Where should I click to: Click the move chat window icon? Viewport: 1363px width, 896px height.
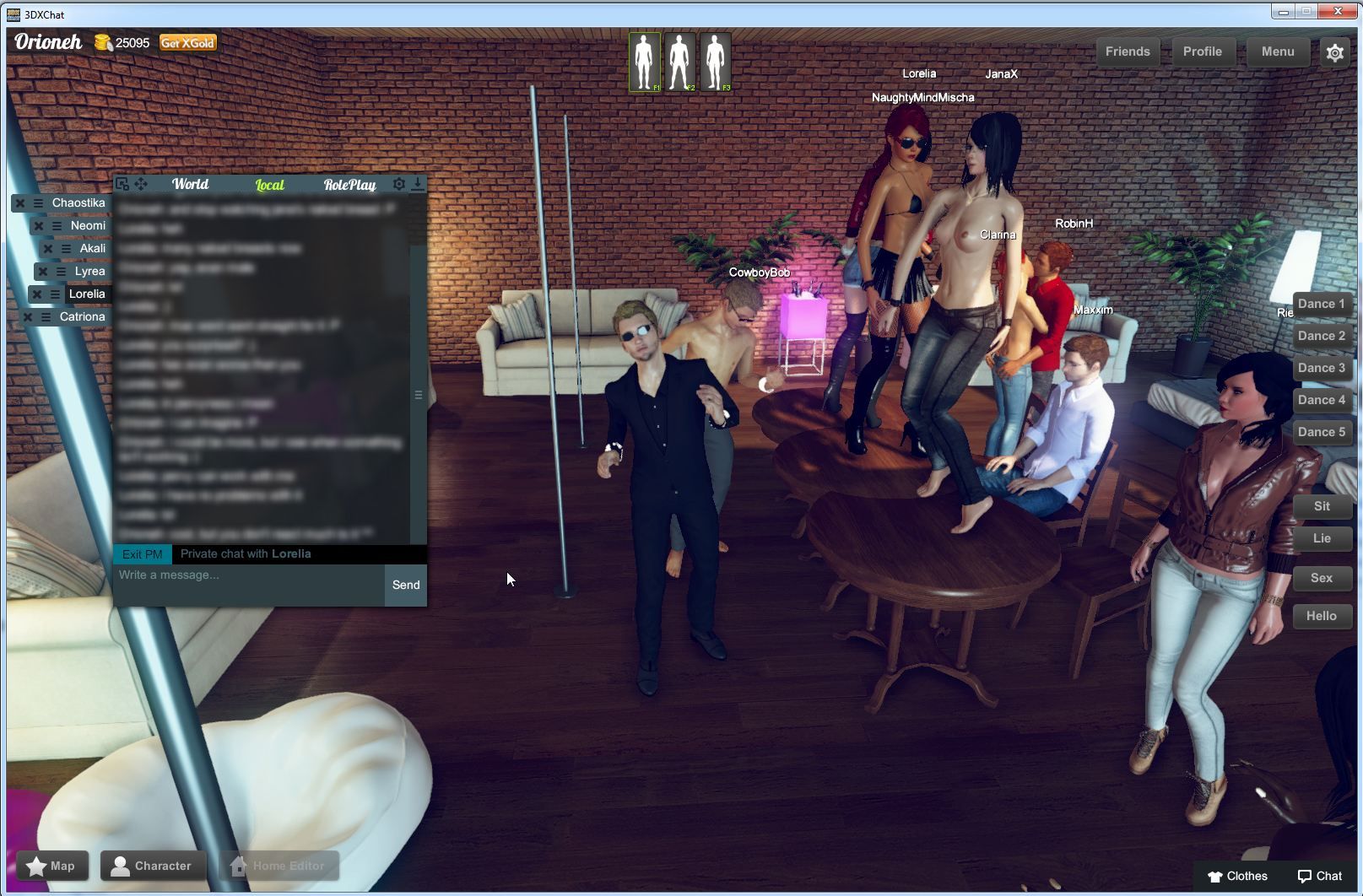(x=141, y=184)
